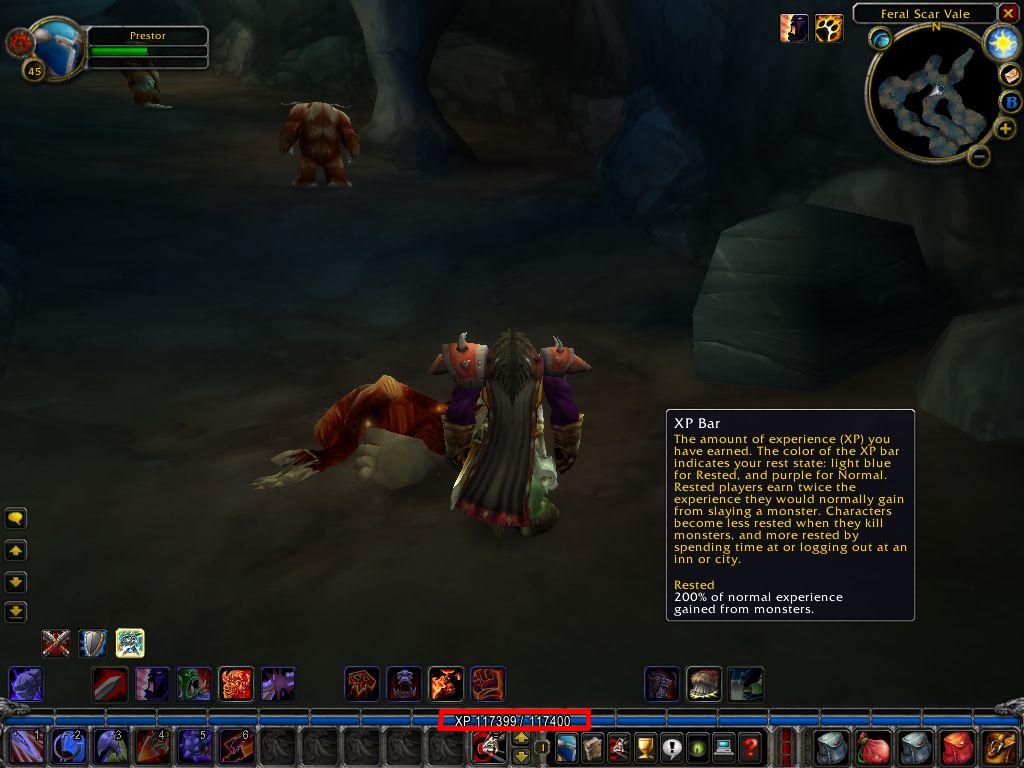
Task: Use action bar slot 1 ability
Action: point(27,747)
